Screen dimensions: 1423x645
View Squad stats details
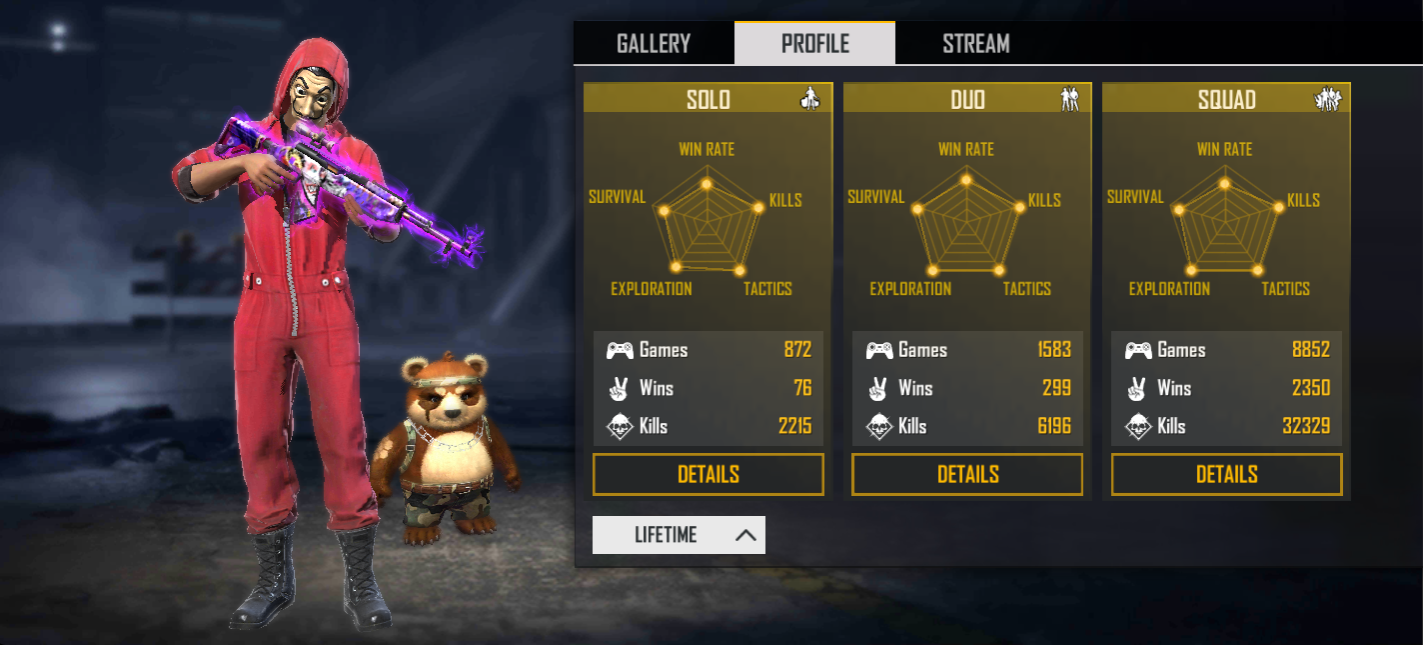click(1226, 474)
